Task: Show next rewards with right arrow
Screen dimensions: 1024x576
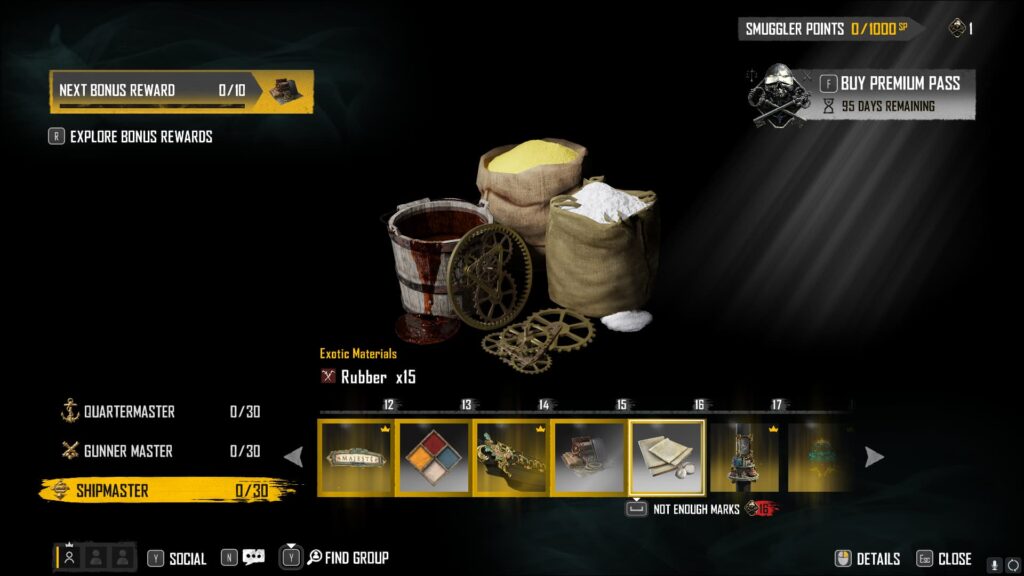Action: pos(874,457)
